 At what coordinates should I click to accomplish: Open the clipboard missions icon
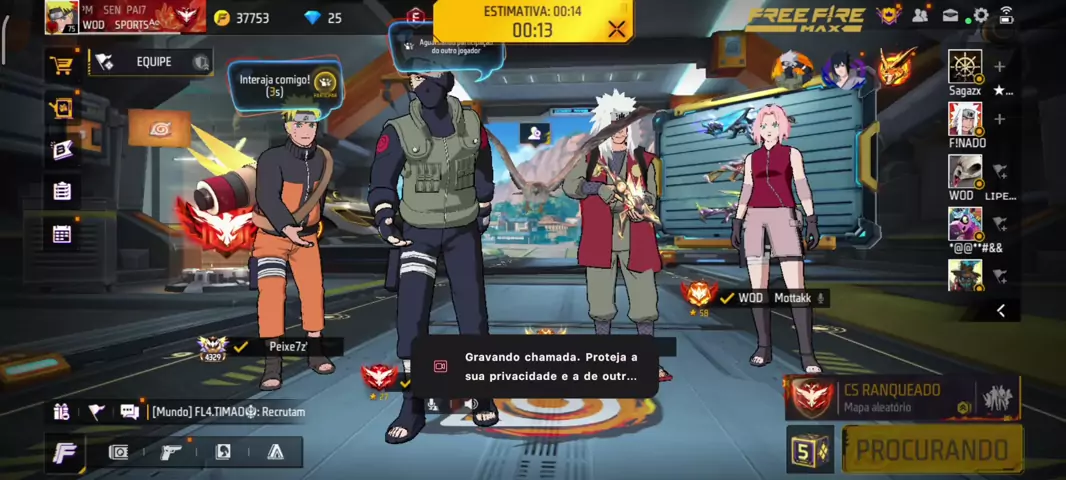(x=62, y=191)
